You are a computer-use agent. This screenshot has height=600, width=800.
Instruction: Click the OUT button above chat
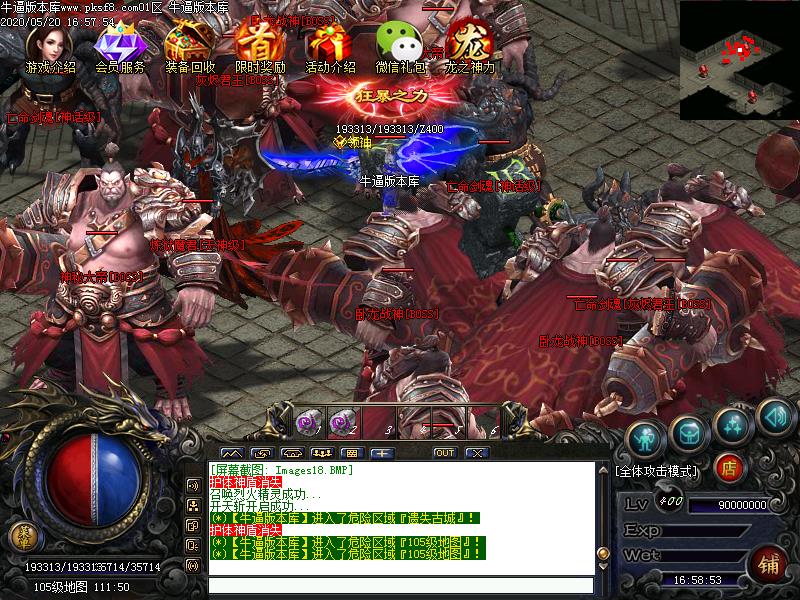pyautogui.click(x=444, y=453)
